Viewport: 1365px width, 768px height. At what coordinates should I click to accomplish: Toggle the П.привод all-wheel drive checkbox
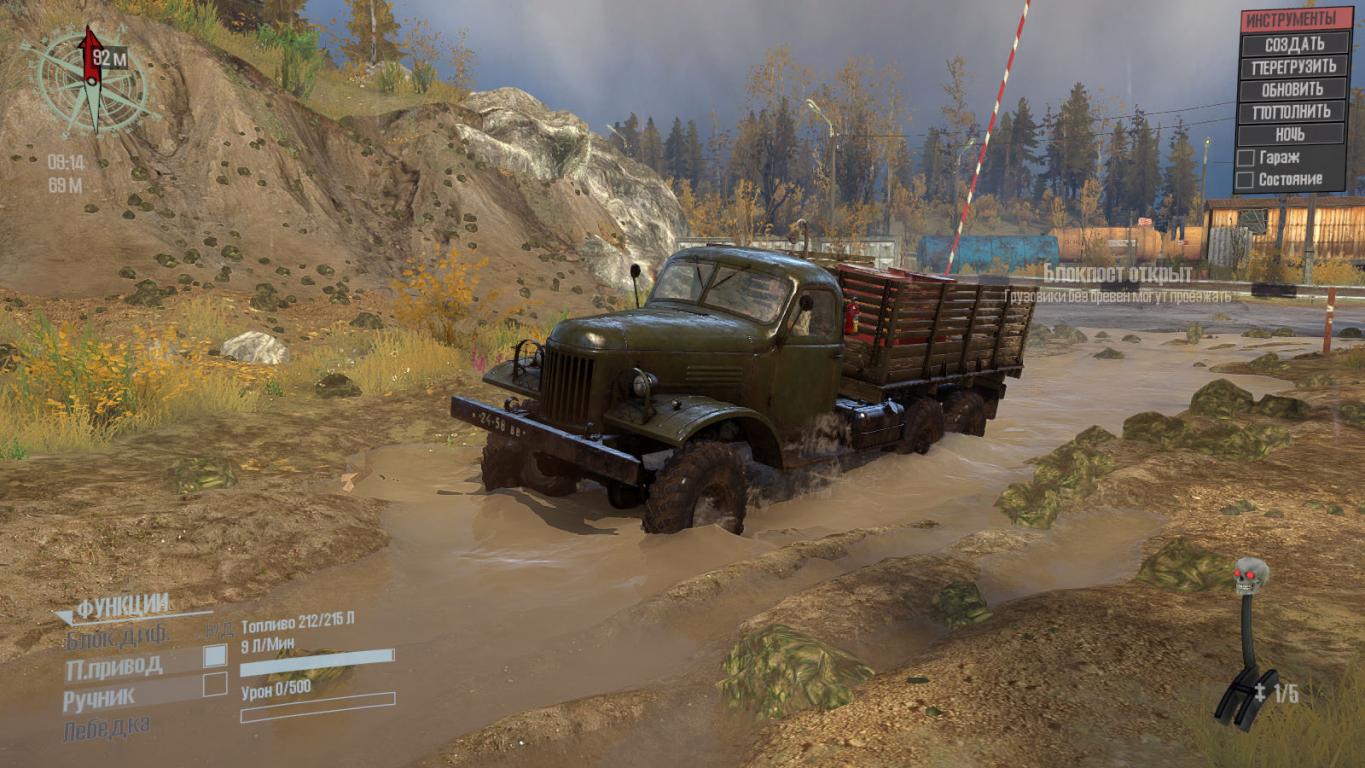tap(215, 656)
